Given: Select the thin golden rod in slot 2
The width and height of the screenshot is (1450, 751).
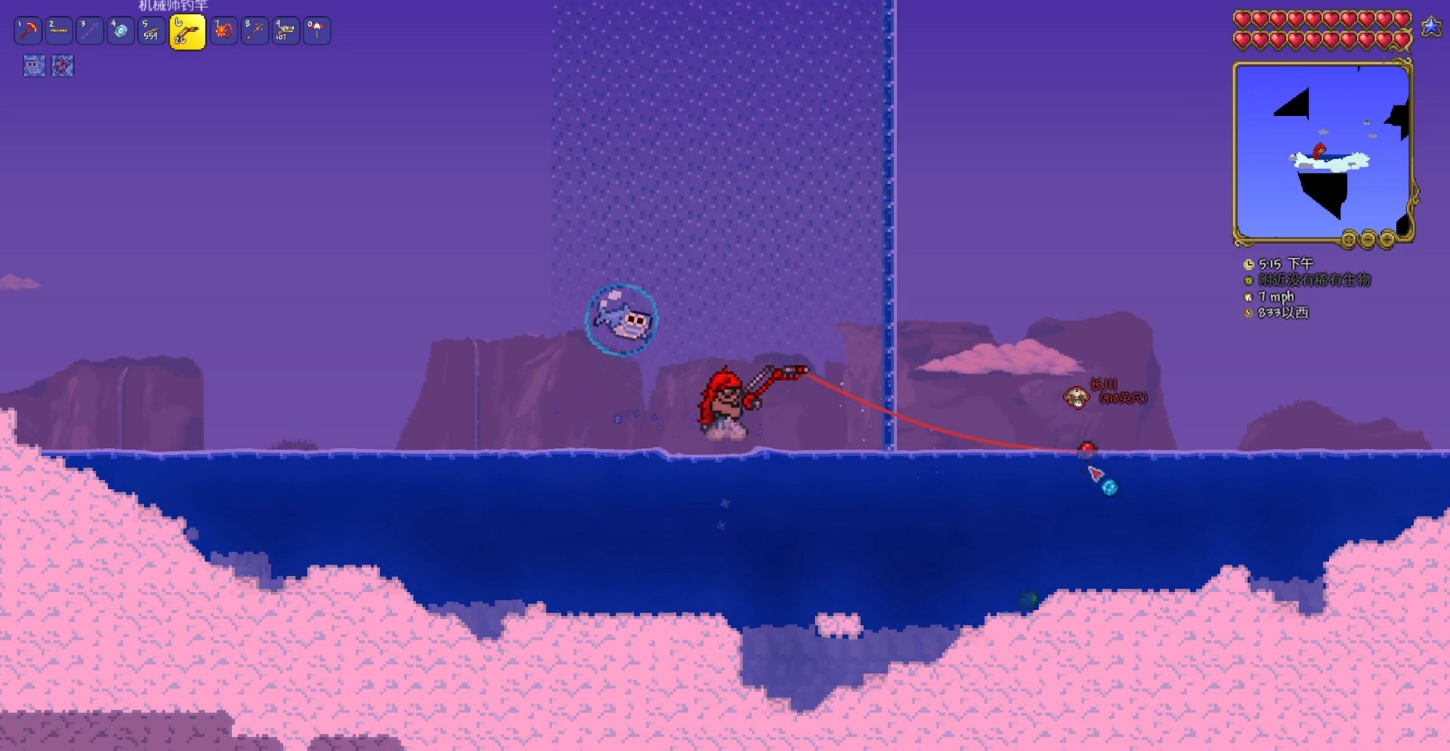Looking at the screenshot, I should click(x=59, y=31).
